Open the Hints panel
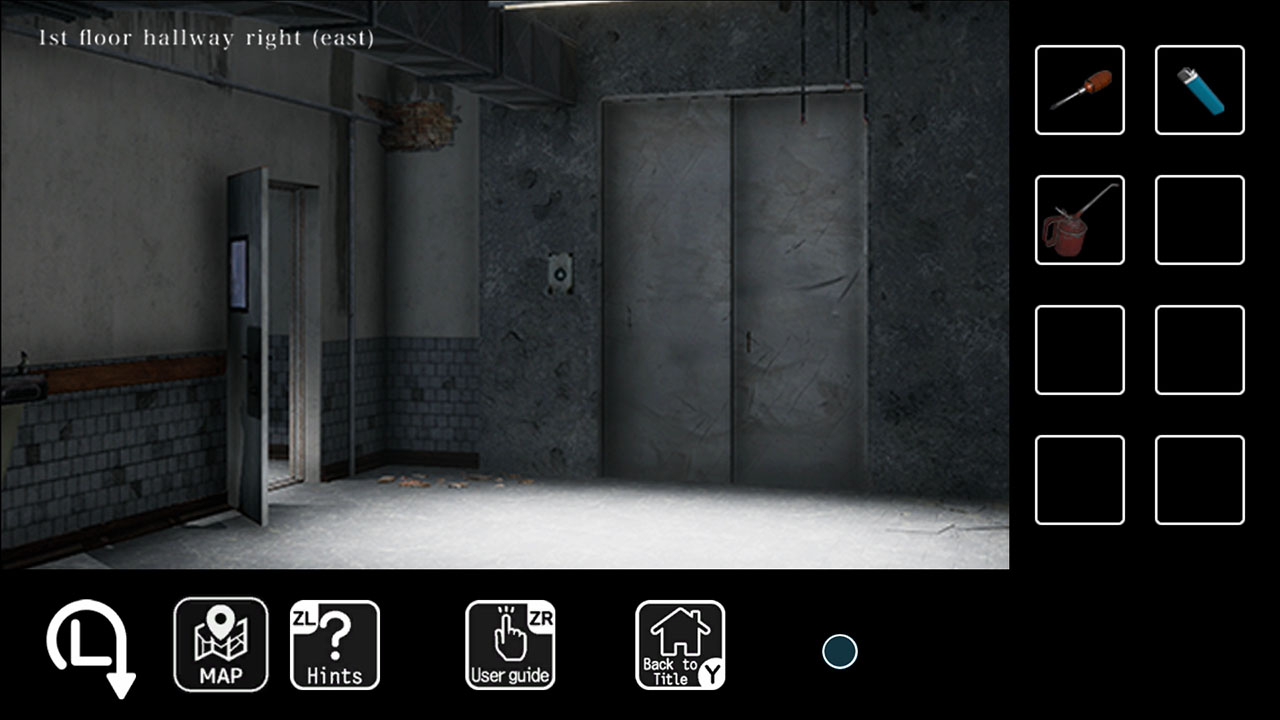This screenshot has width=1280, height=720. [335, 645]
